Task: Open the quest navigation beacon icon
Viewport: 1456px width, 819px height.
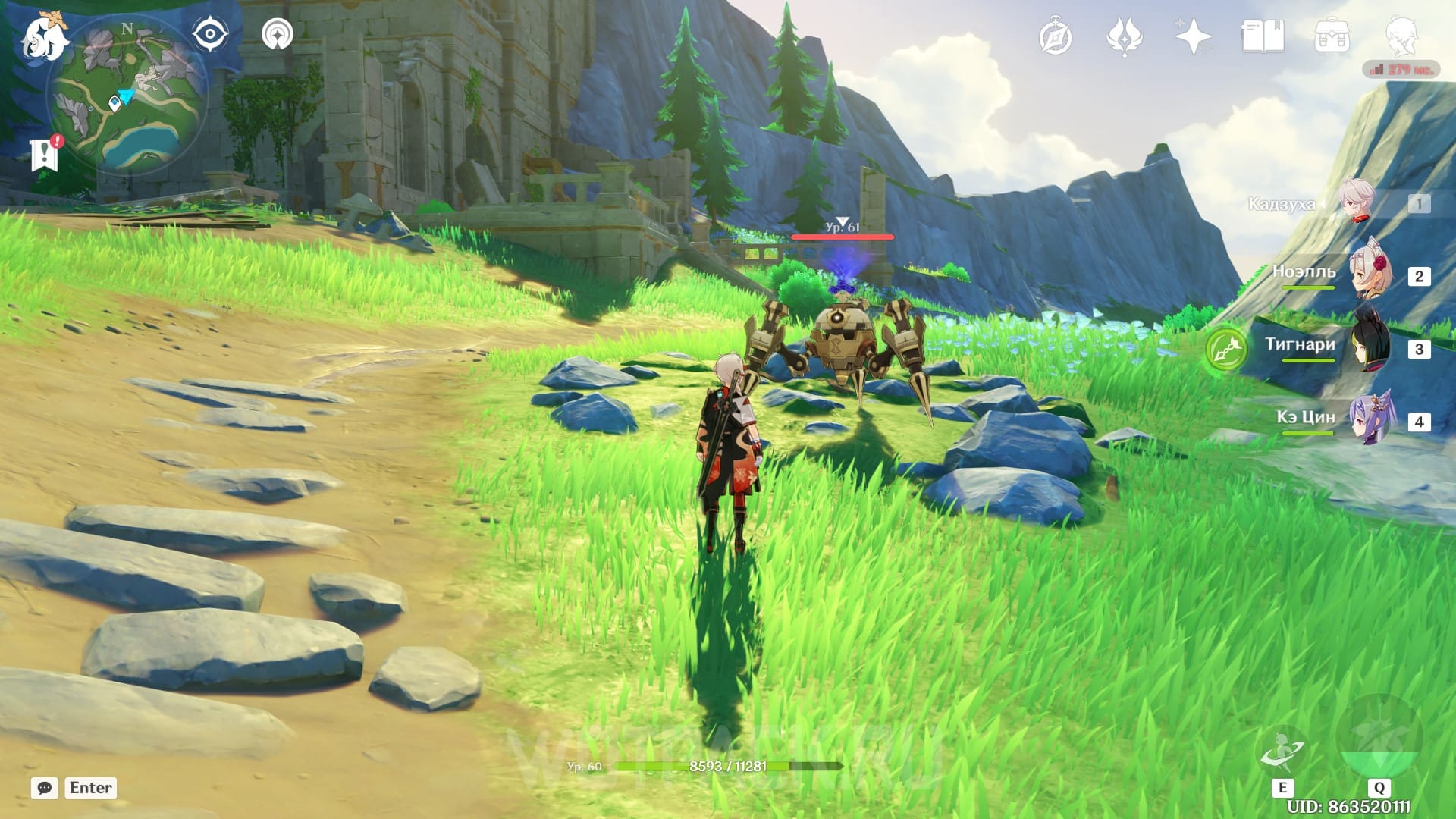Action: coord(278,35)
